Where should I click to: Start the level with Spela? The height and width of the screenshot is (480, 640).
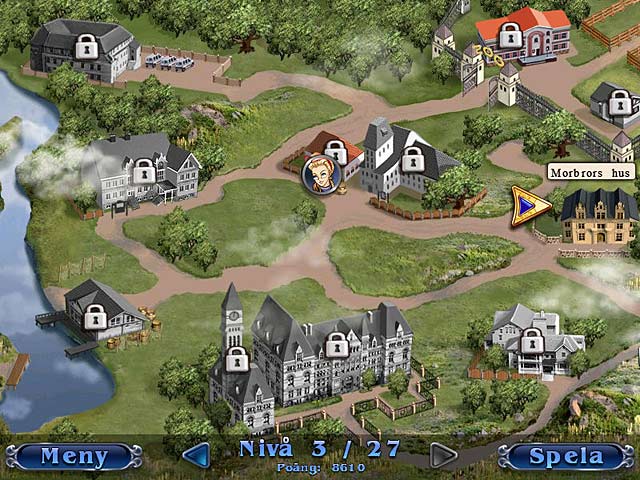567,457
